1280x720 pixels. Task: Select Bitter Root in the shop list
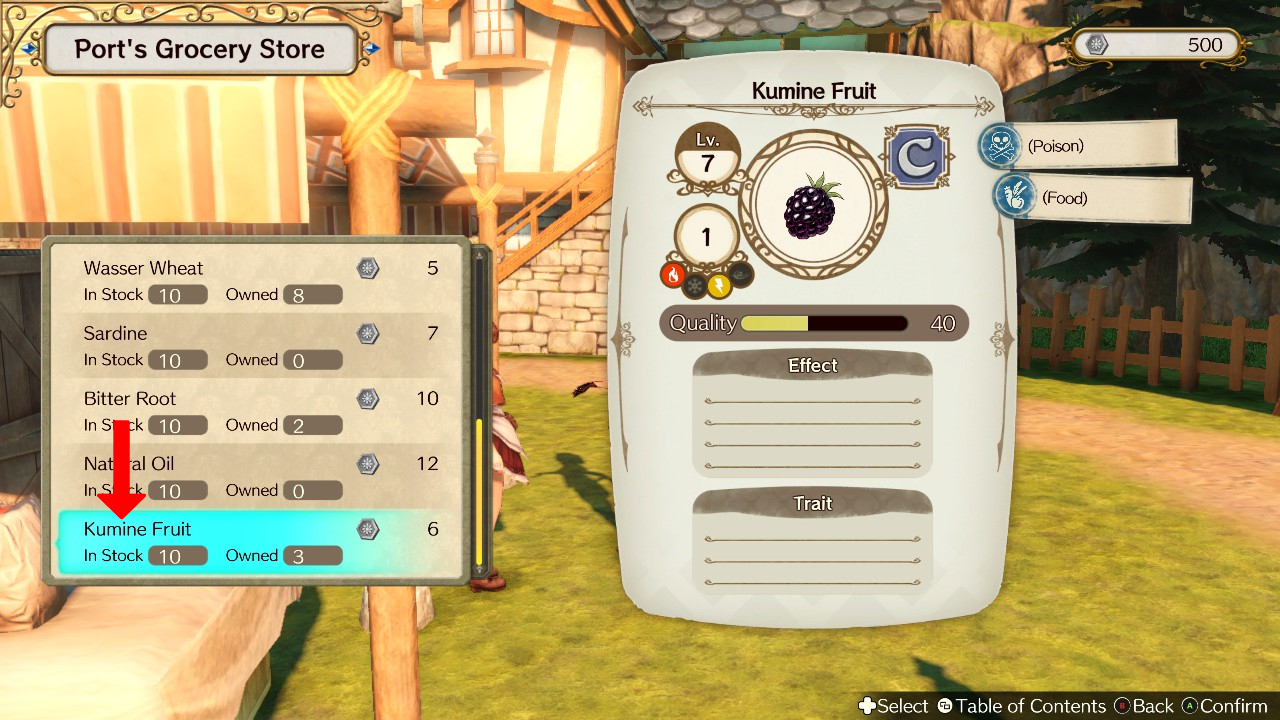(x=200, y=410)
